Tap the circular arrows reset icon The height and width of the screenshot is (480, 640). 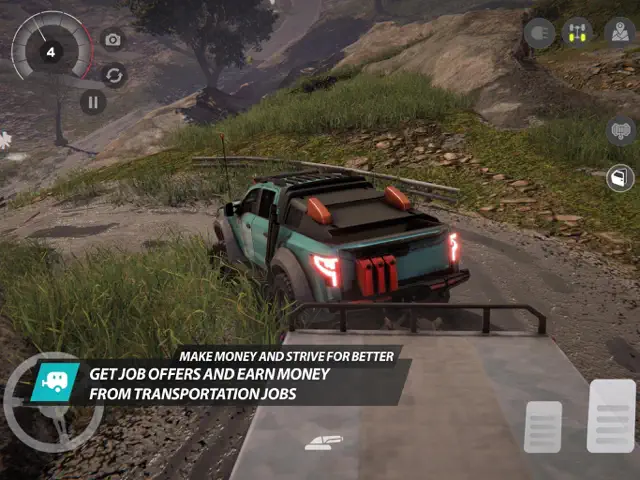click(114, 75)
